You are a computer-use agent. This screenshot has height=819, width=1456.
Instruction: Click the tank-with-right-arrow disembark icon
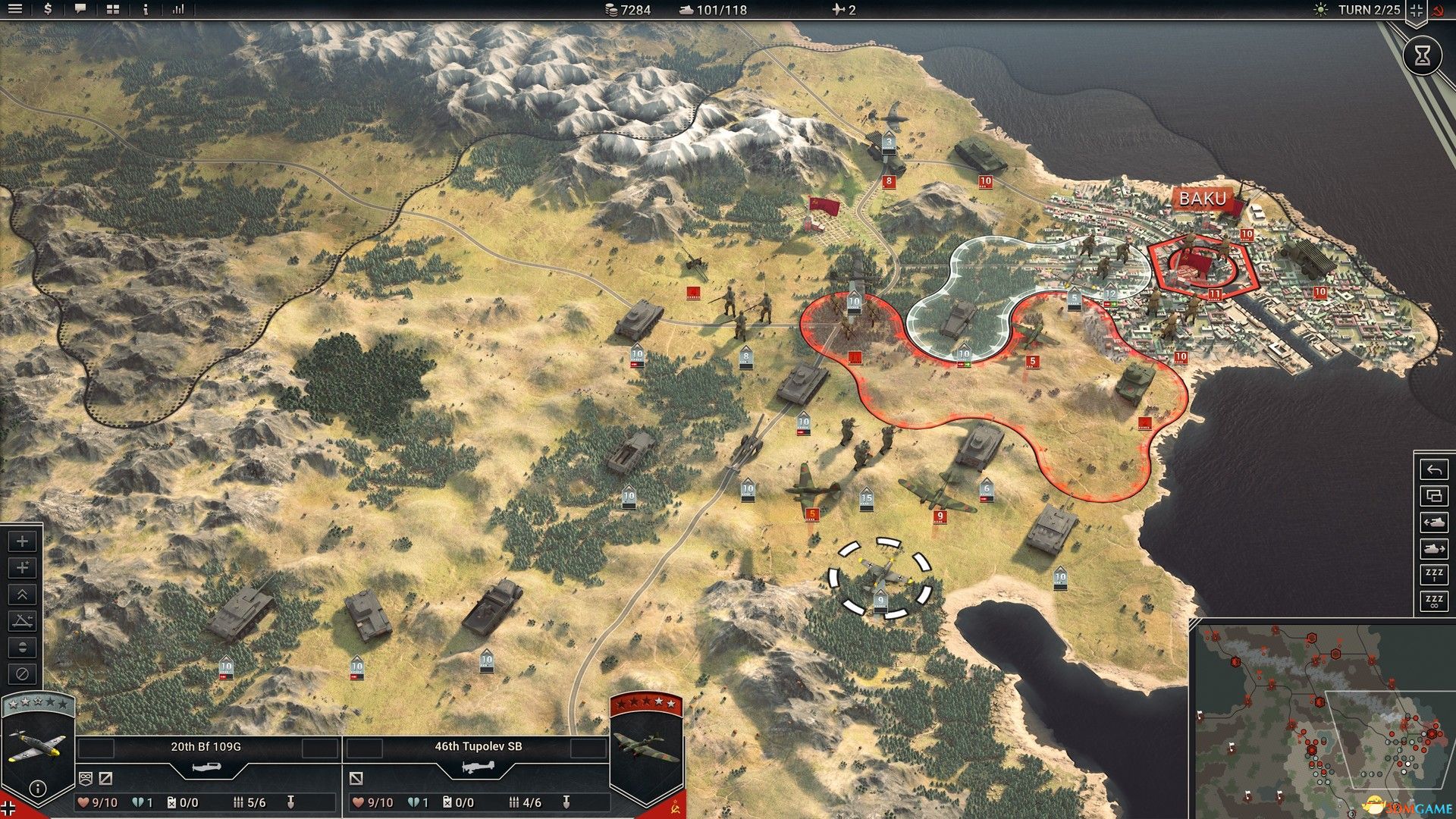[1433, 548]
